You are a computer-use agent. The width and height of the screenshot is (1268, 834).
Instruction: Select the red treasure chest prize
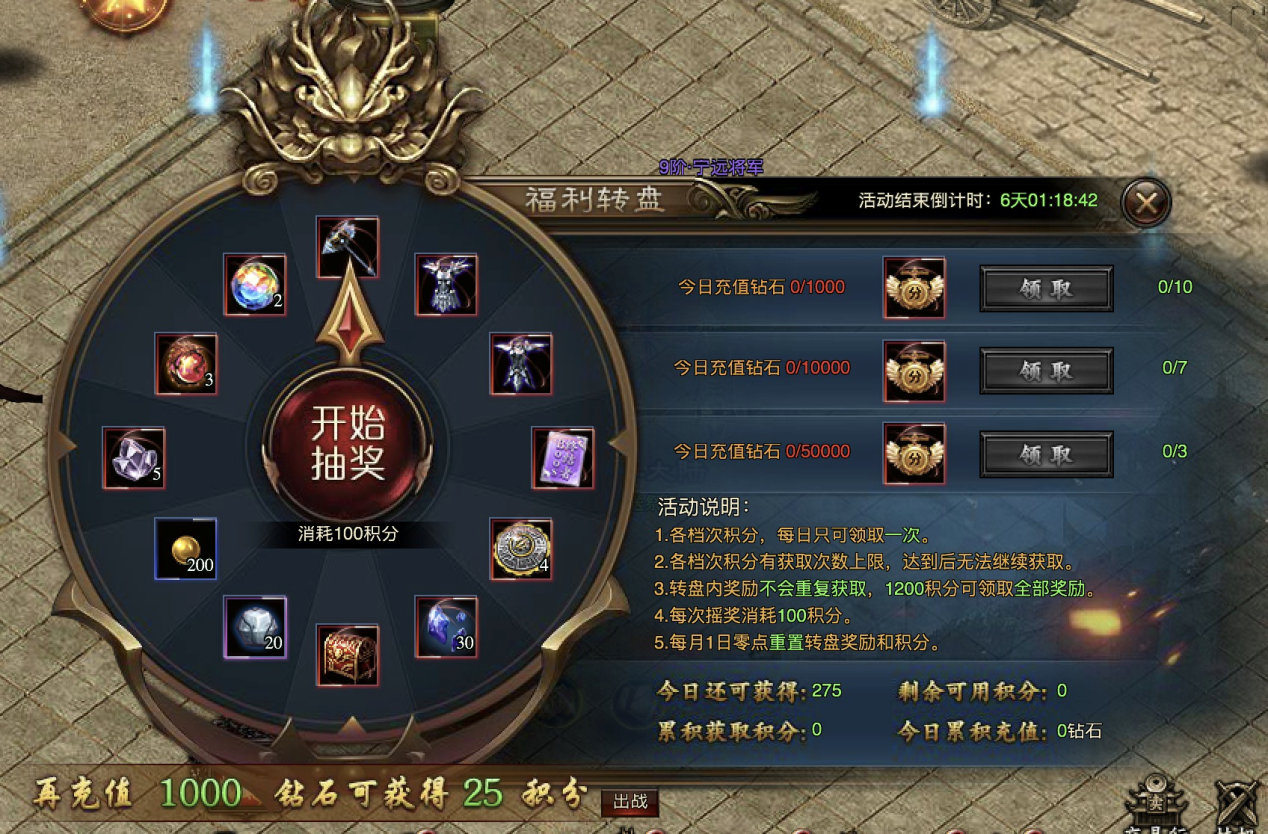click(x=348, y=655)
